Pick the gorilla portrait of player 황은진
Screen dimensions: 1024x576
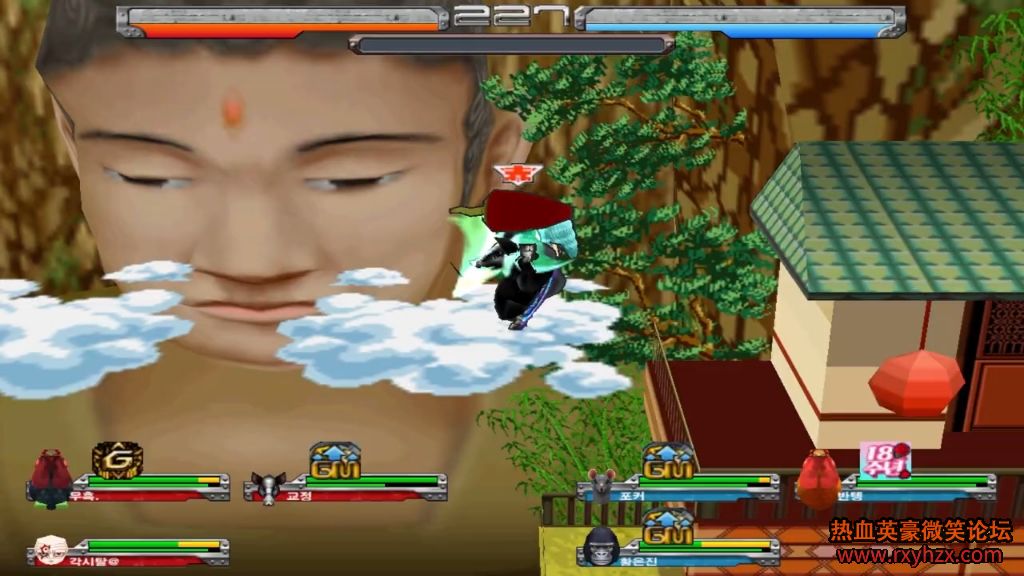(x=602, y=548)
